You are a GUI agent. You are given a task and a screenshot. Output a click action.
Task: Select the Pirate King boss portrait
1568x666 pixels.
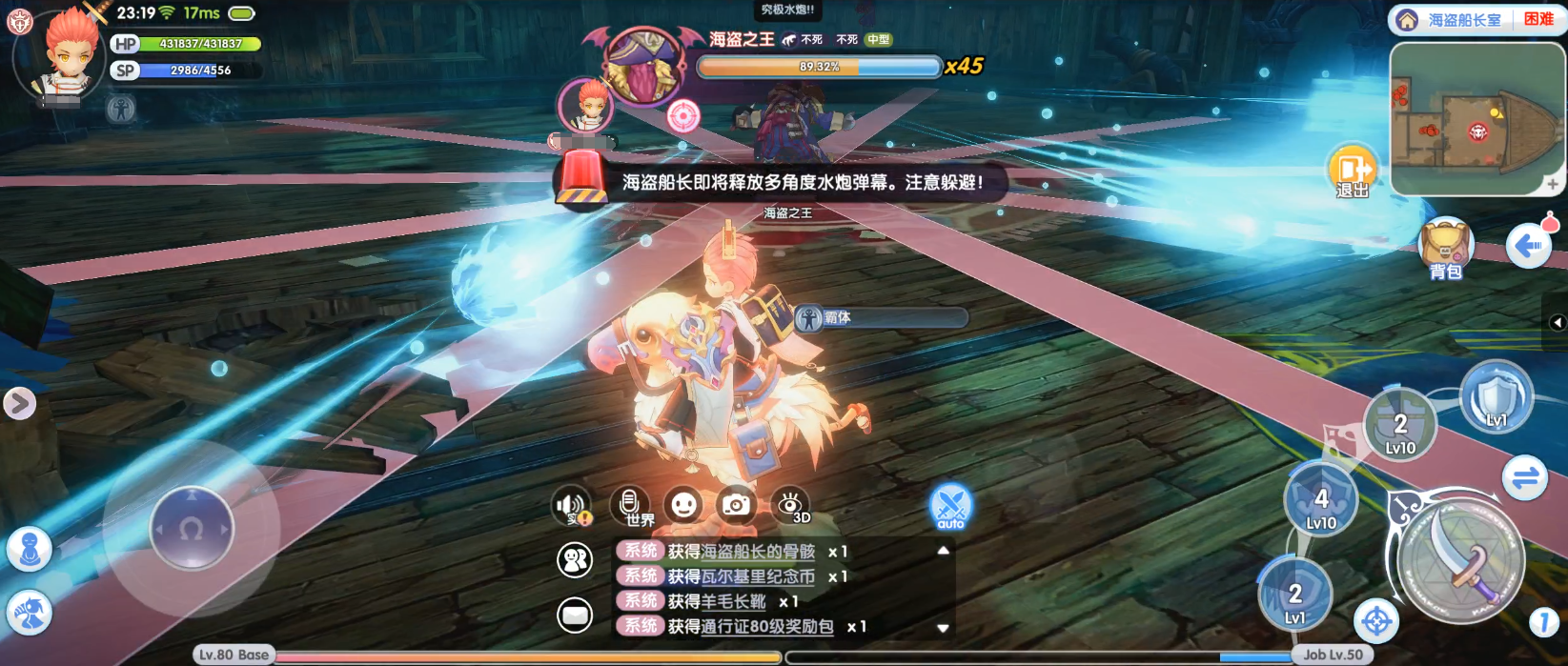click(x=644, y=65)
